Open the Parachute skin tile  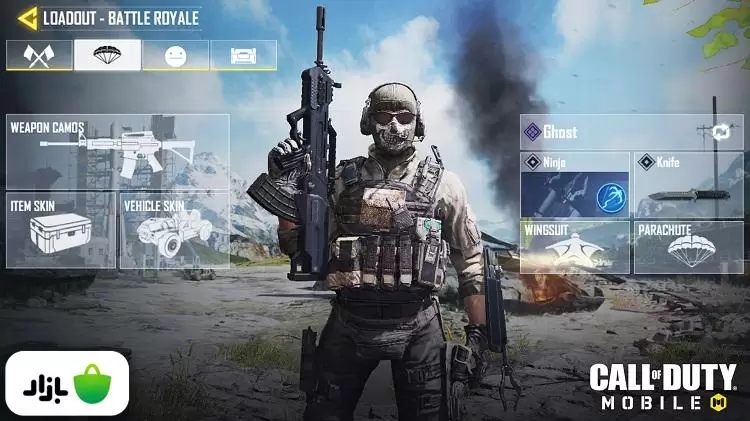(688, 246)
